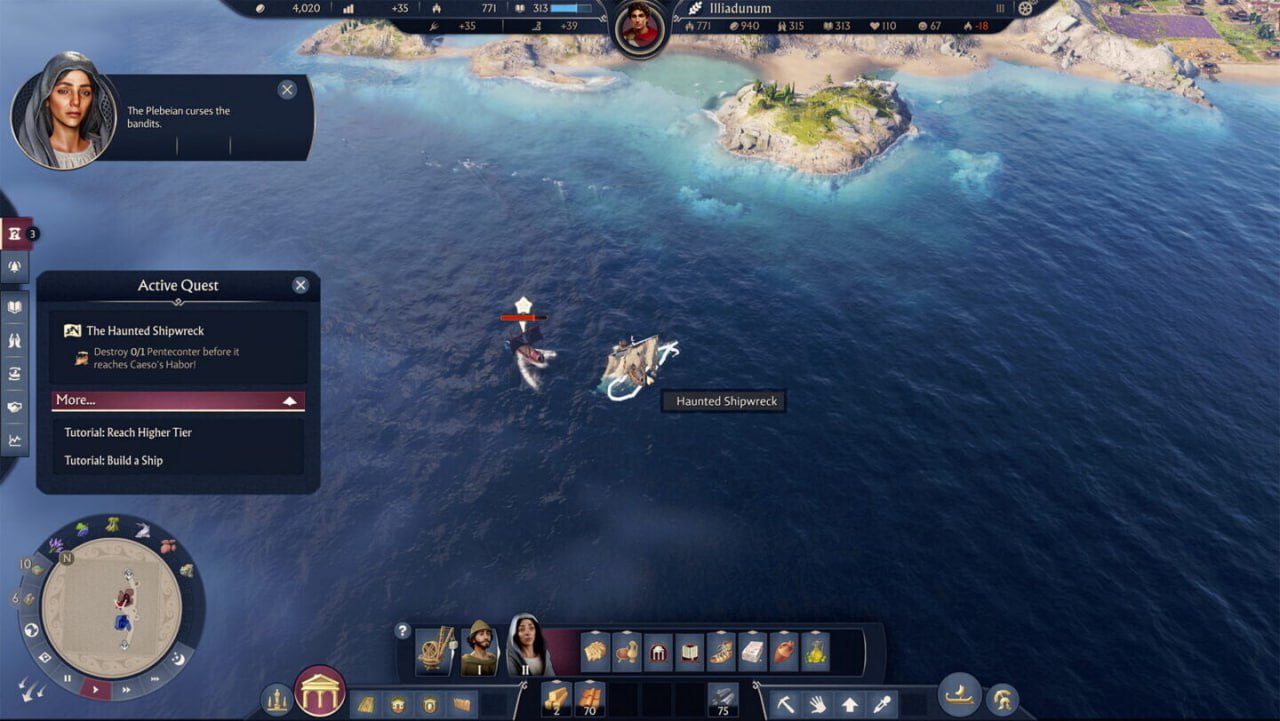1280x721 pixels.
Task: Select the hand tool on the bottom toolbar
Action: point(818,704)
